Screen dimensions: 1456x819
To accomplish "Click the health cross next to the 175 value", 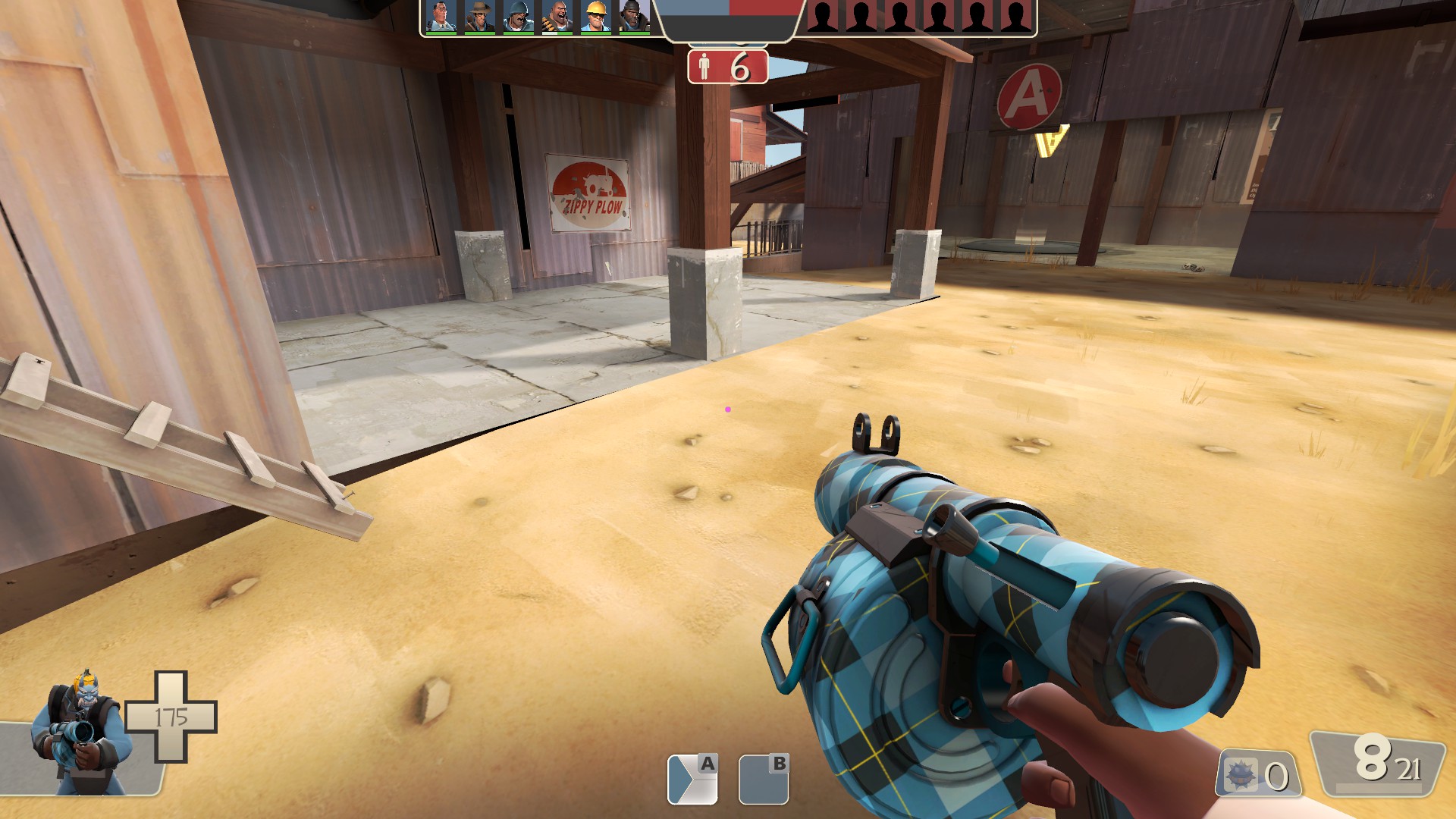I will click(x=170, y=717).
